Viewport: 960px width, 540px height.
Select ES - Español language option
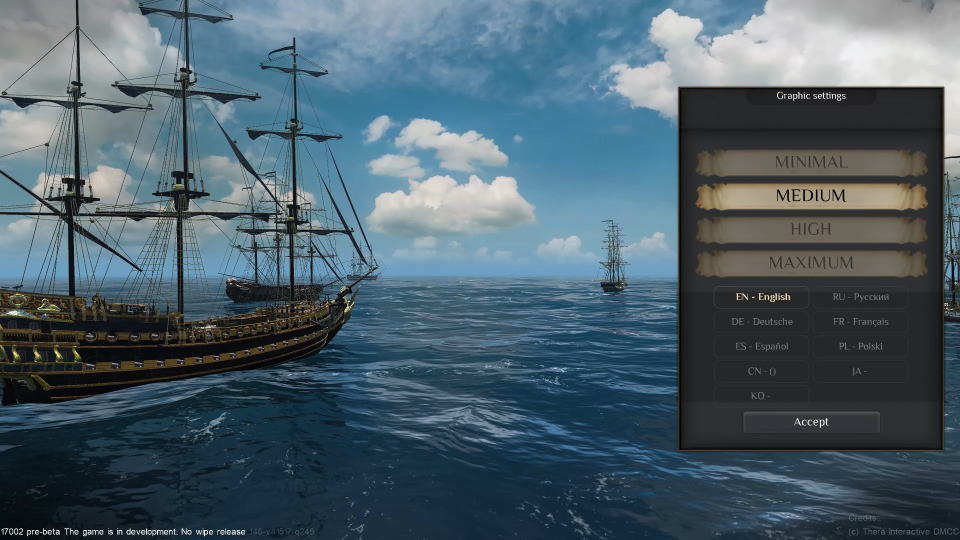(762, 347)
